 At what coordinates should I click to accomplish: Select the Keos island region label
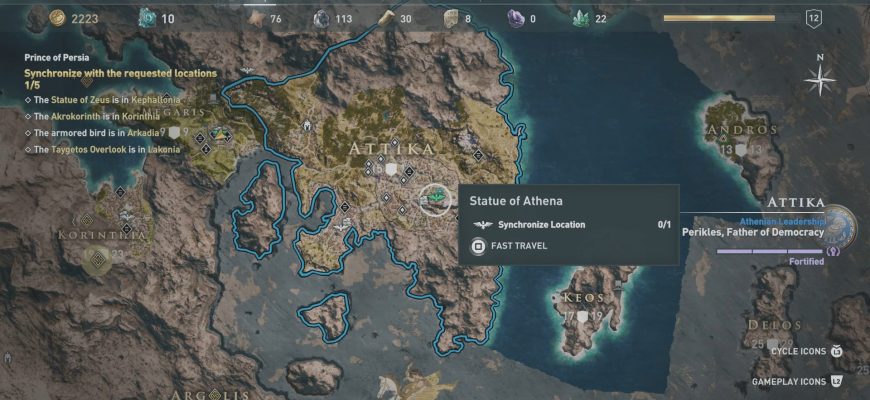pos(583,298)
